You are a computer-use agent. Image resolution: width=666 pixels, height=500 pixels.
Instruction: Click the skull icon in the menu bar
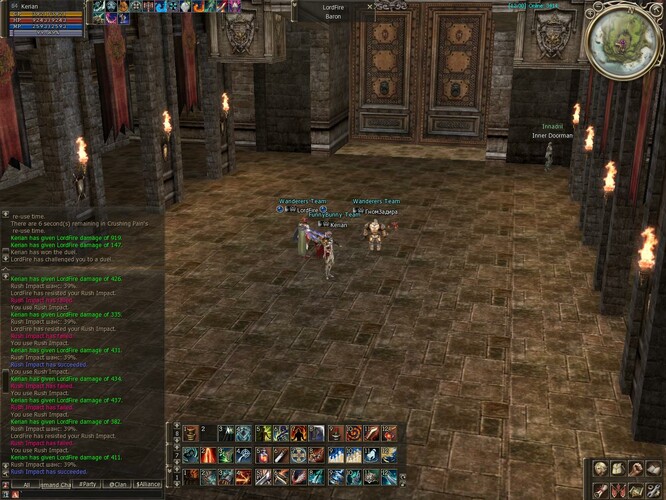(601, 468)
